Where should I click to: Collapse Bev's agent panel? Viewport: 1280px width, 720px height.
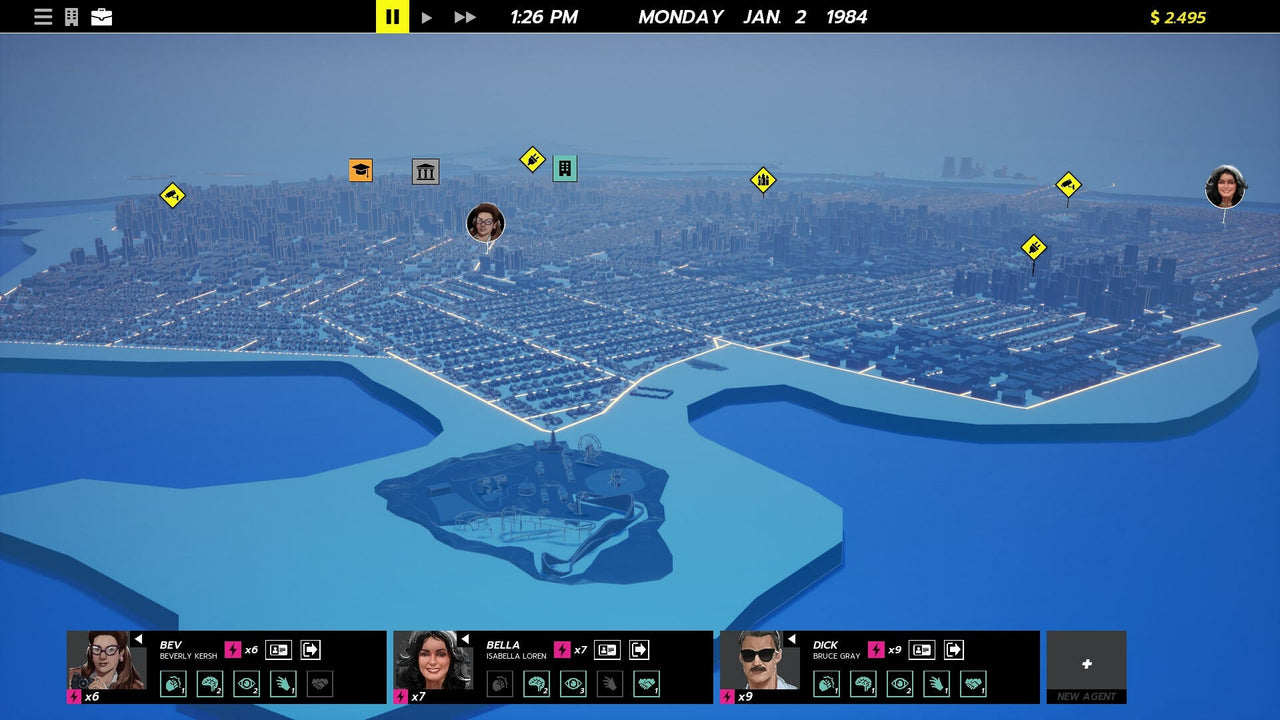141,638
